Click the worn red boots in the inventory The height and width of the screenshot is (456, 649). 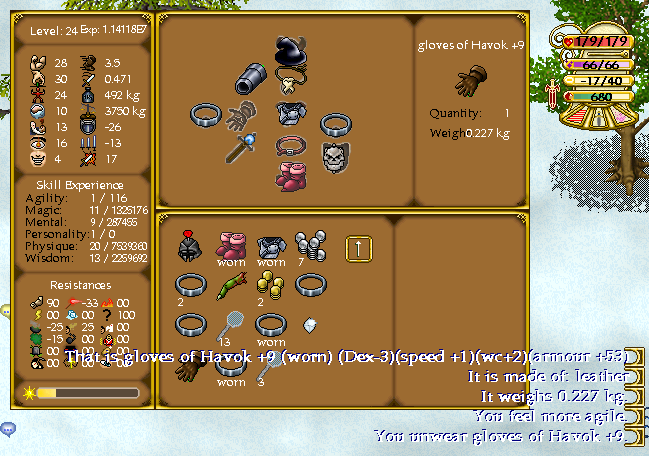coord(231,245)
